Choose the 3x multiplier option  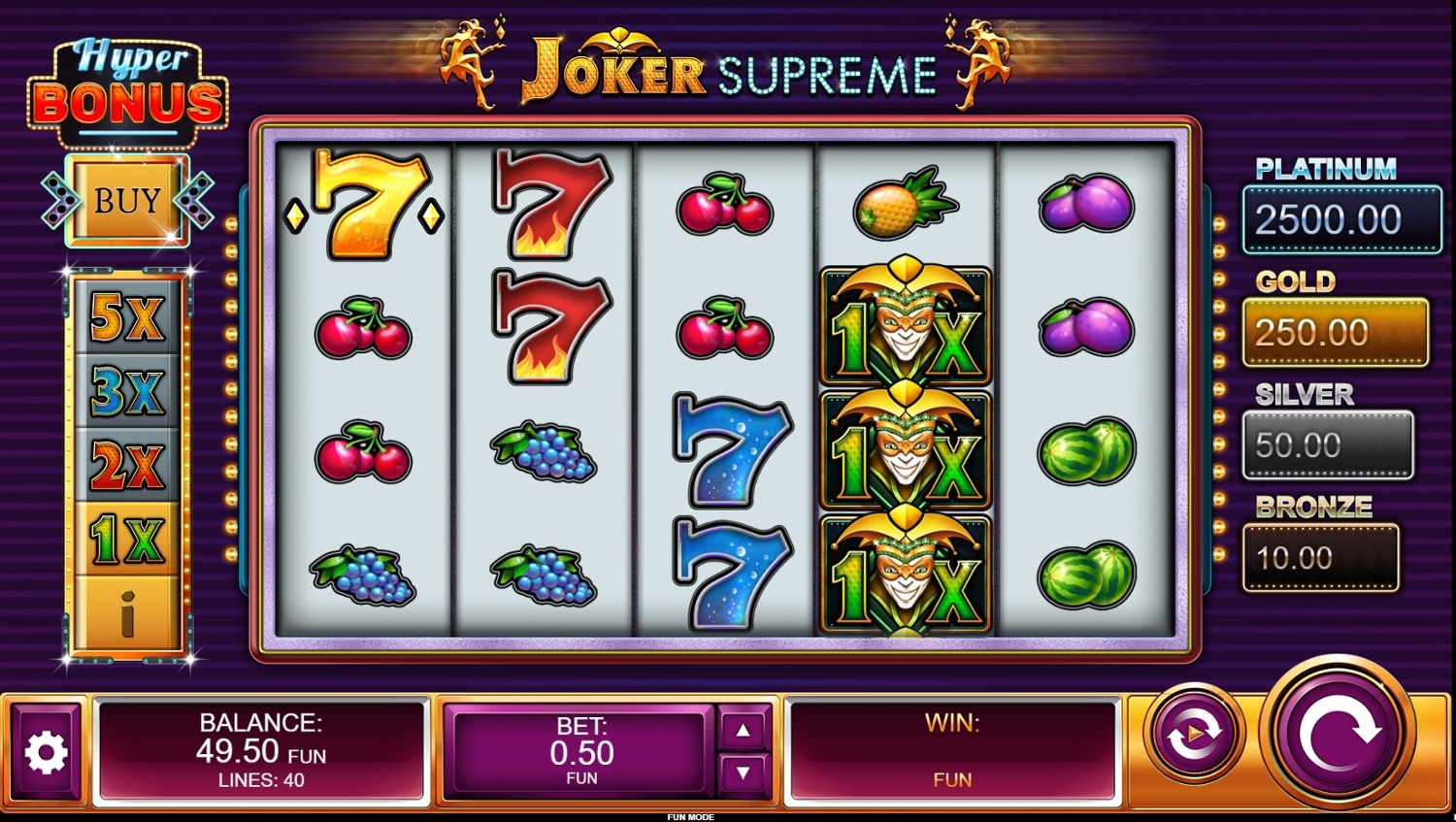[x=127, y=391]
